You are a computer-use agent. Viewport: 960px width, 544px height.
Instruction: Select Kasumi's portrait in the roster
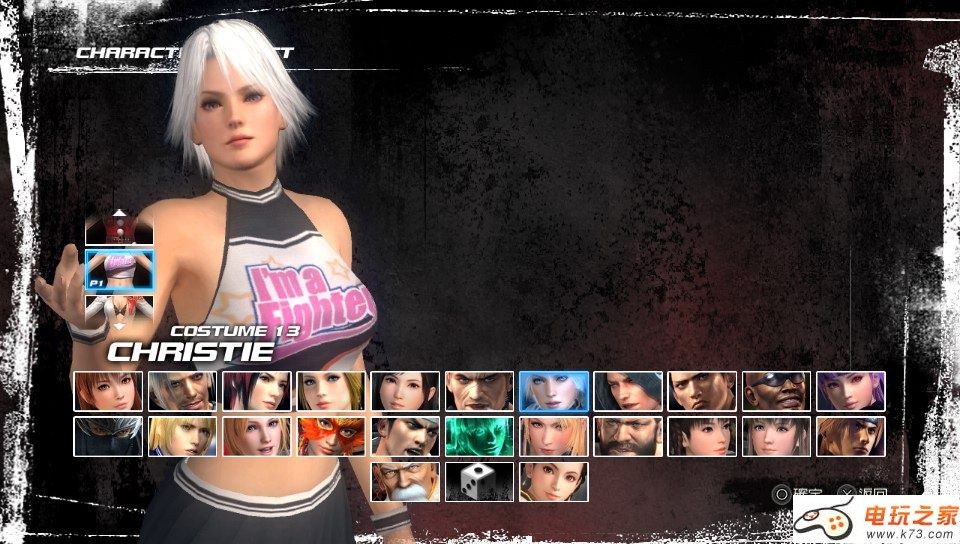point(108,391)
